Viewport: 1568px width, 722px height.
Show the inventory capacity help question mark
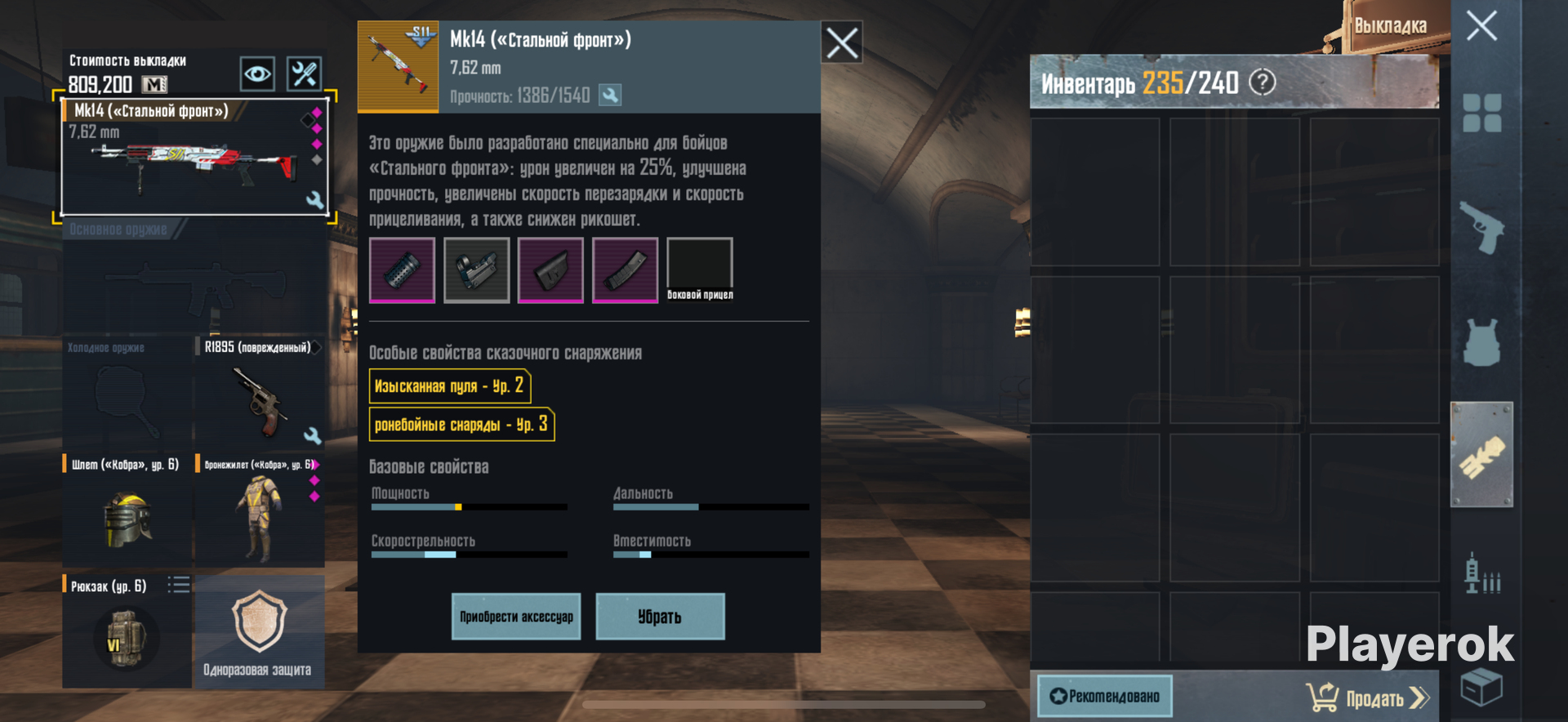tap(1263, 82)
